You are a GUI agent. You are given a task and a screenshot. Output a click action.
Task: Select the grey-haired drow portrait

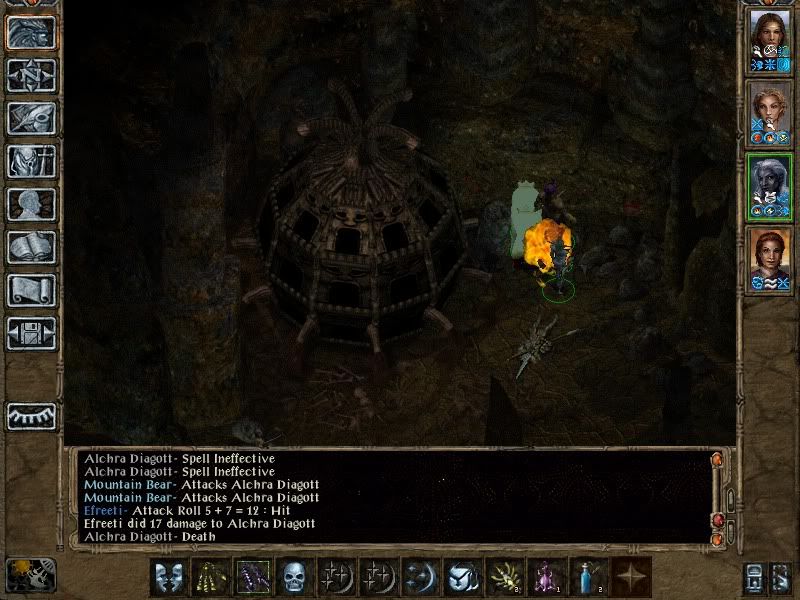769,186
